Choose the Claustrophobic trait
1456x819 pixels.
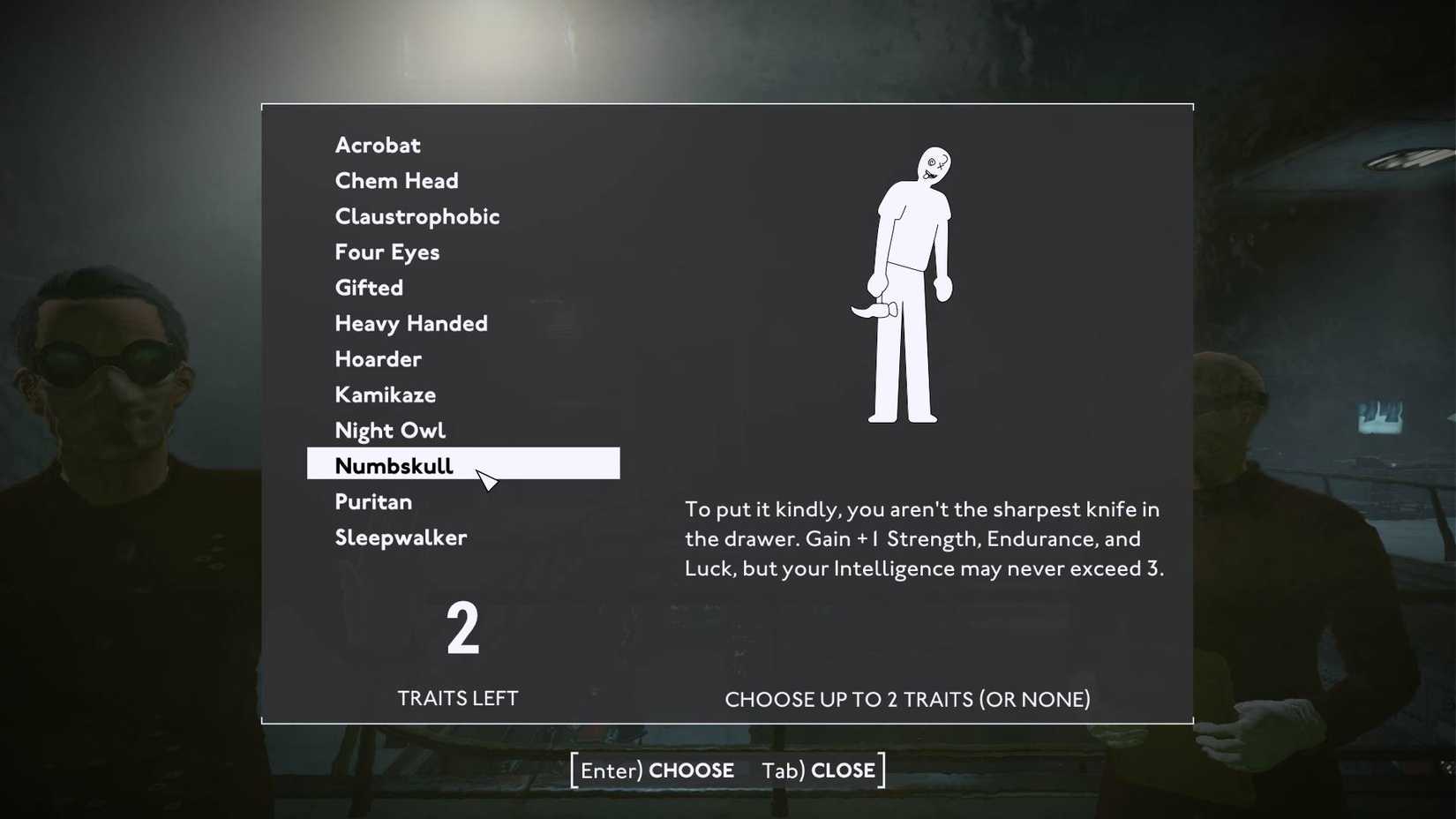point(417,216)
